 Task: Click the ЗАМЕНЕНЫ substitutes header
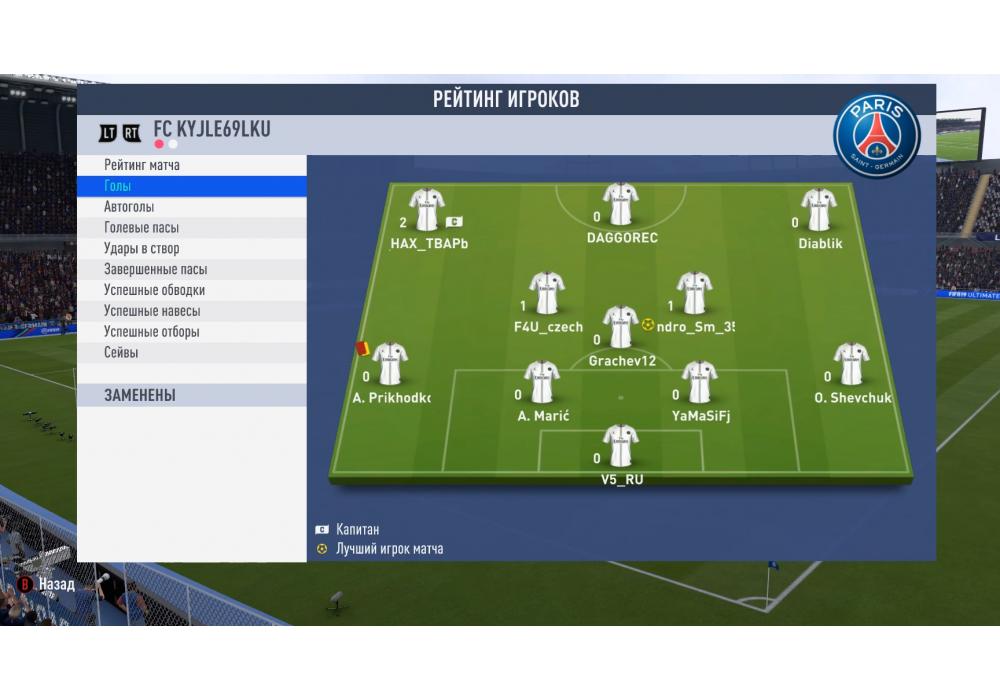coord(140,396)
